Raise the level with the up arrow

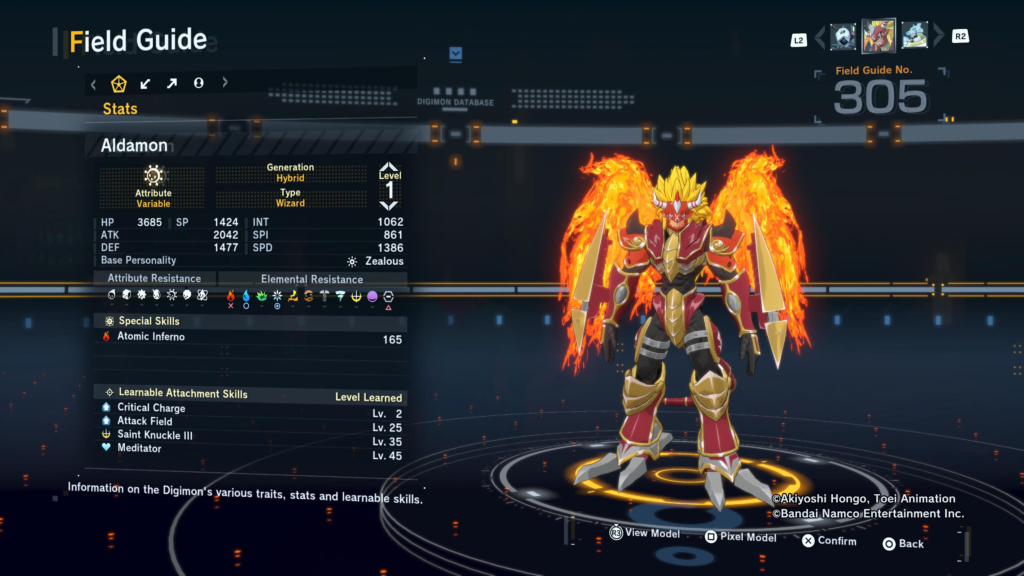[x=389, y=168]
